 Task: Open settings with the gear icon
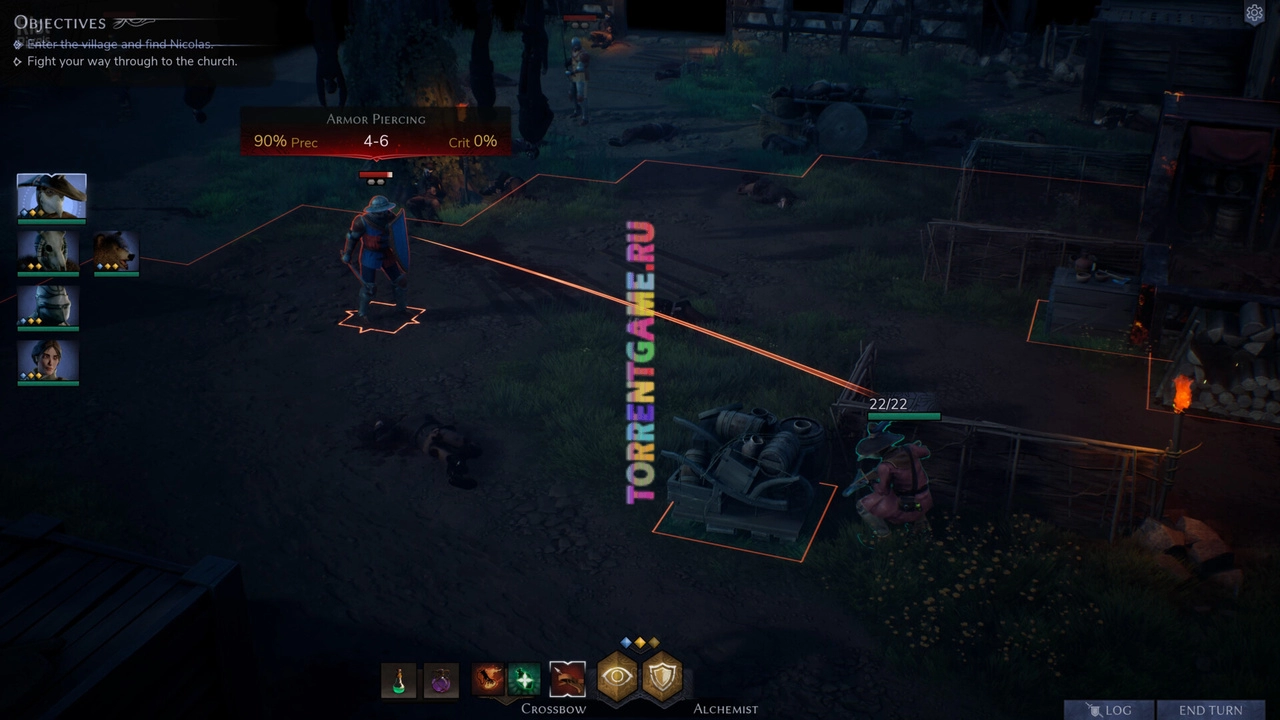[x=1254, y=13]
